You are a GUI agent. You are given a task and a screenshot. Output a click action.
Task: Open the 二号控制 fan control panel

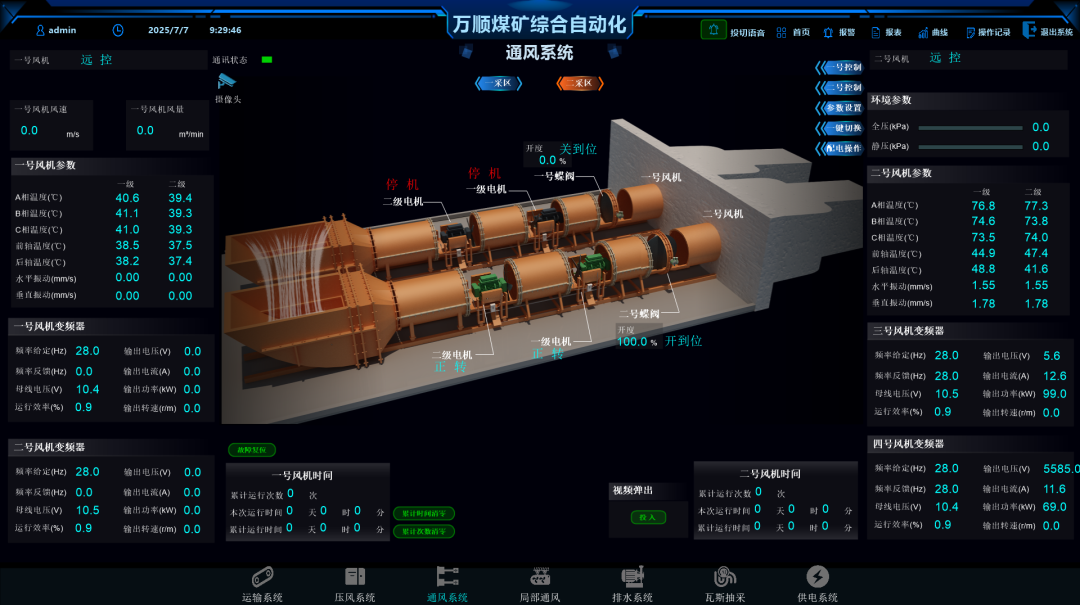pos(841,88)
